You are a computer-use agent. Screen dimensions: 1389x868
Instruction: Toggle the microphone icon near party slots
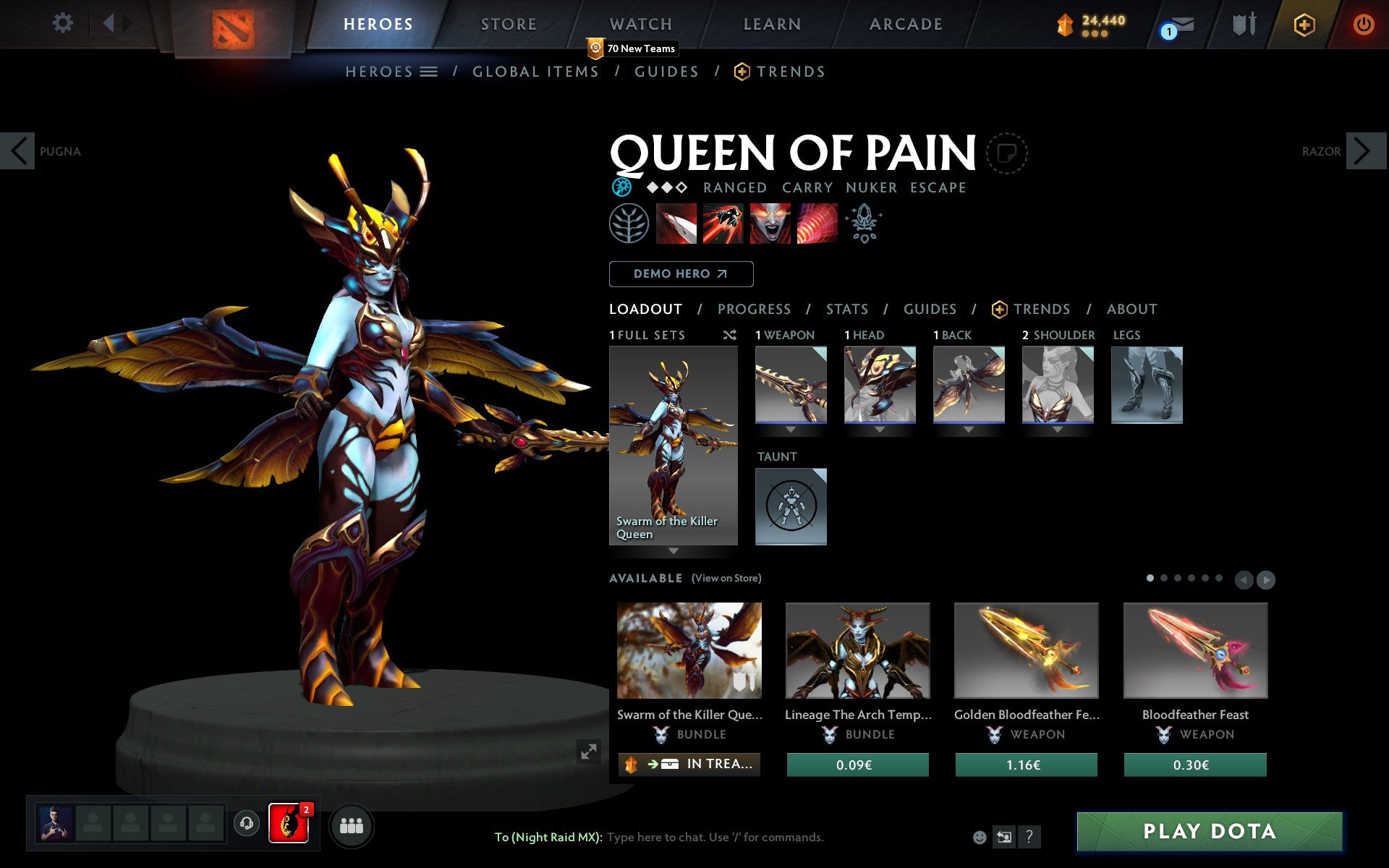click(x=247, y=823)
